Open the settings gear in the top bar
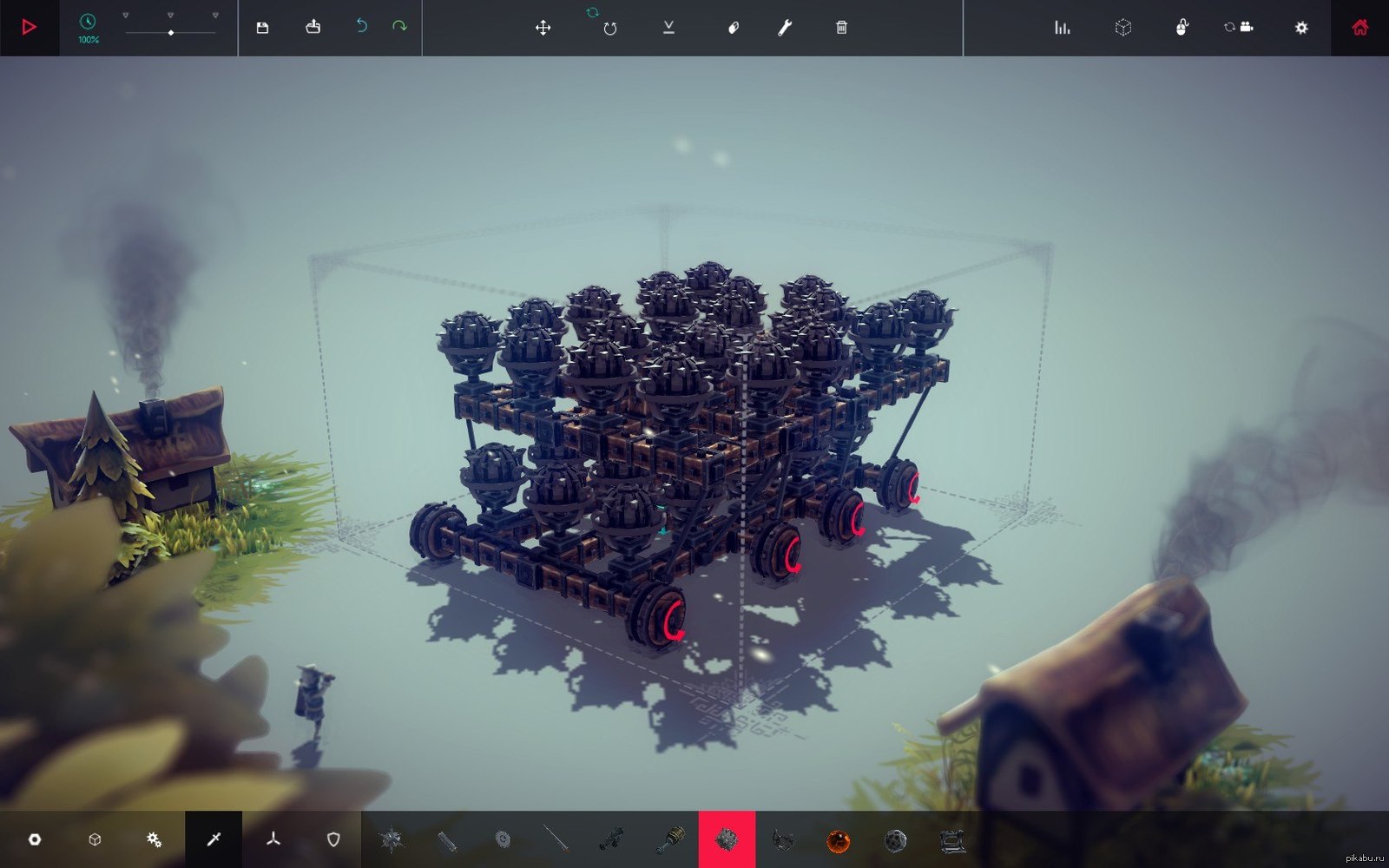The height and width of the screenshot is (868, 1389). click(x=1301, y=28)
